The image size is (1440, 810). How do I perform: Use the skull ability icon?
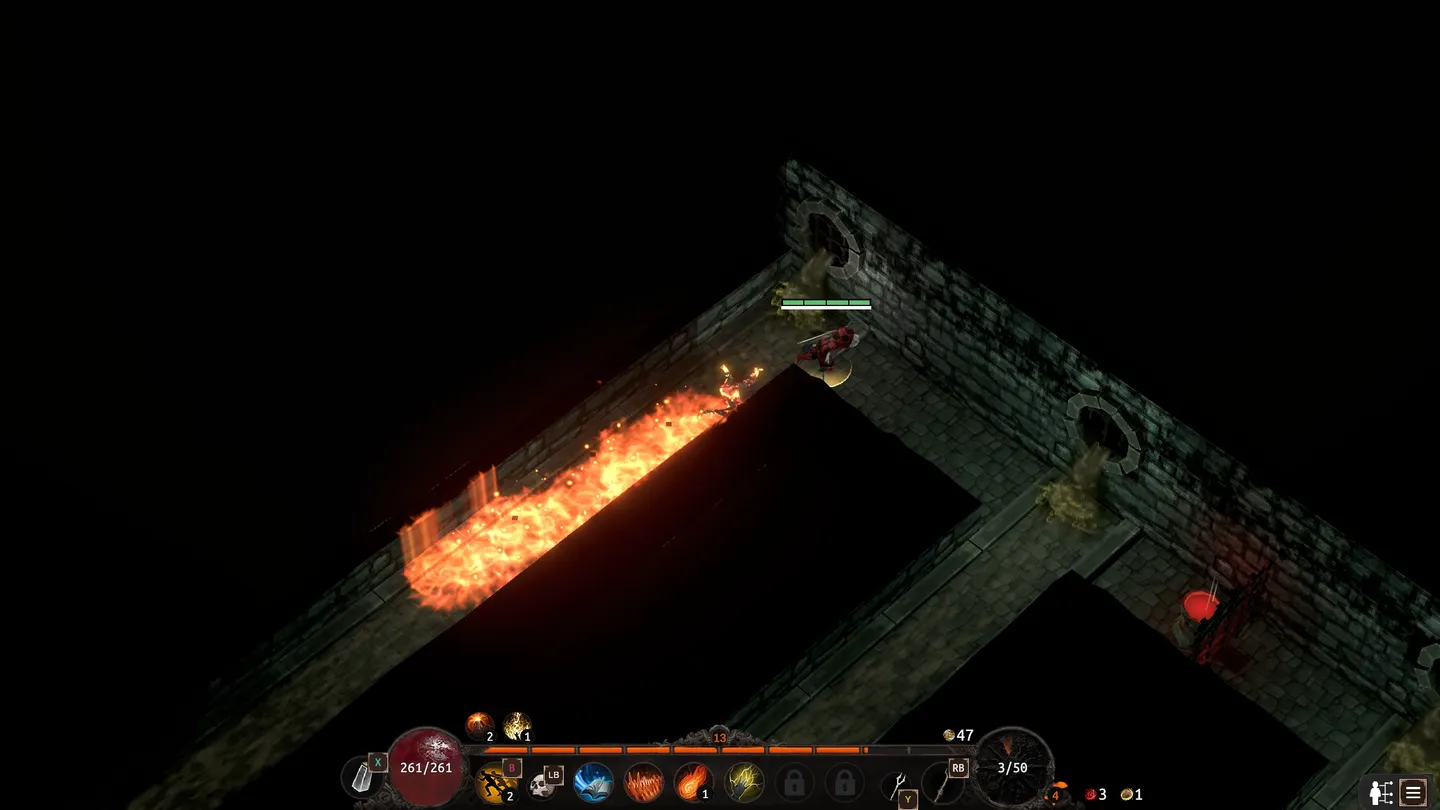(543, 785)
